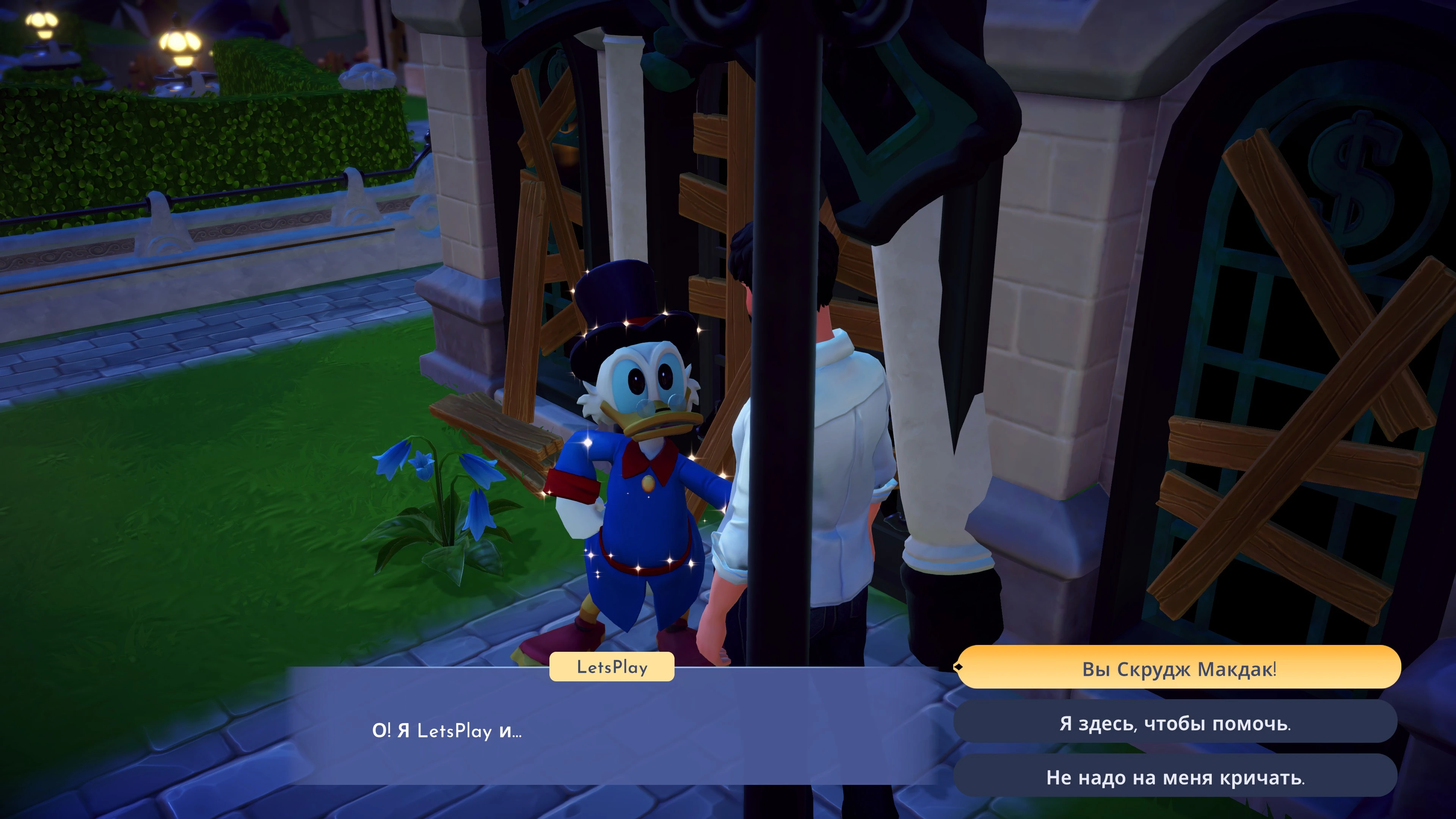
Task: Answer "Не надо на меня кричать."
Action: (x=1175, y=777)
